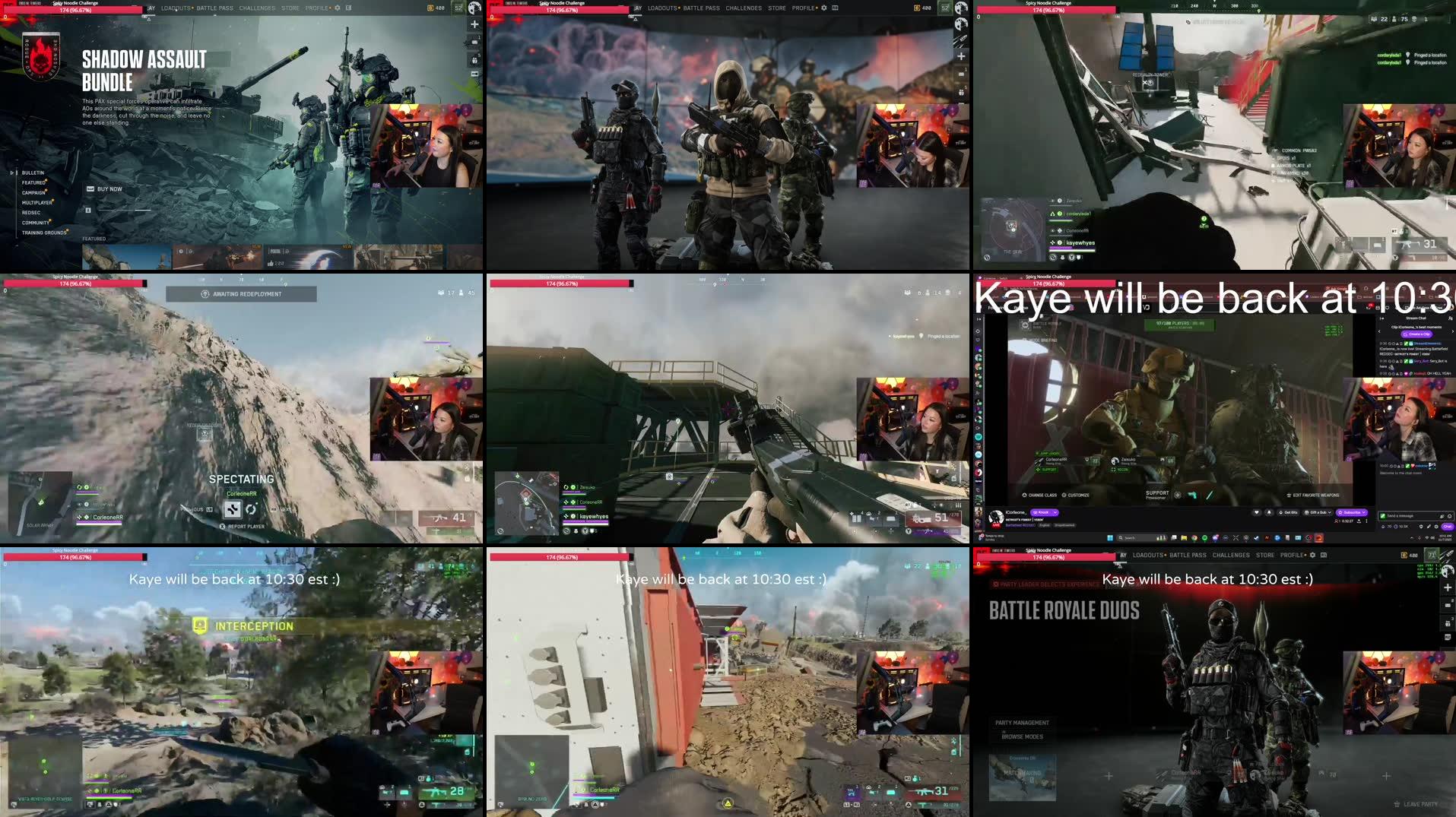Expand the Subscribe dropdown arrow
Viewport: 1456px width, 817px height.
(1363, 513)
